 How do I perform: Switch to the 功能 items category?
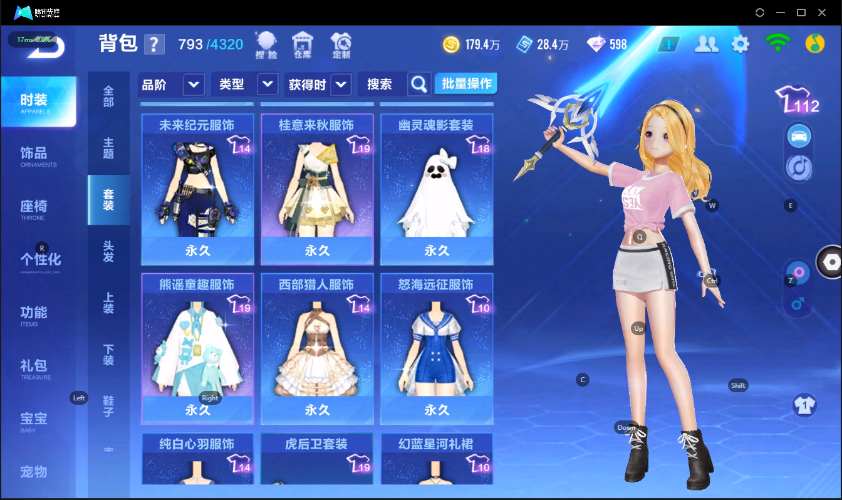(34, 313)
